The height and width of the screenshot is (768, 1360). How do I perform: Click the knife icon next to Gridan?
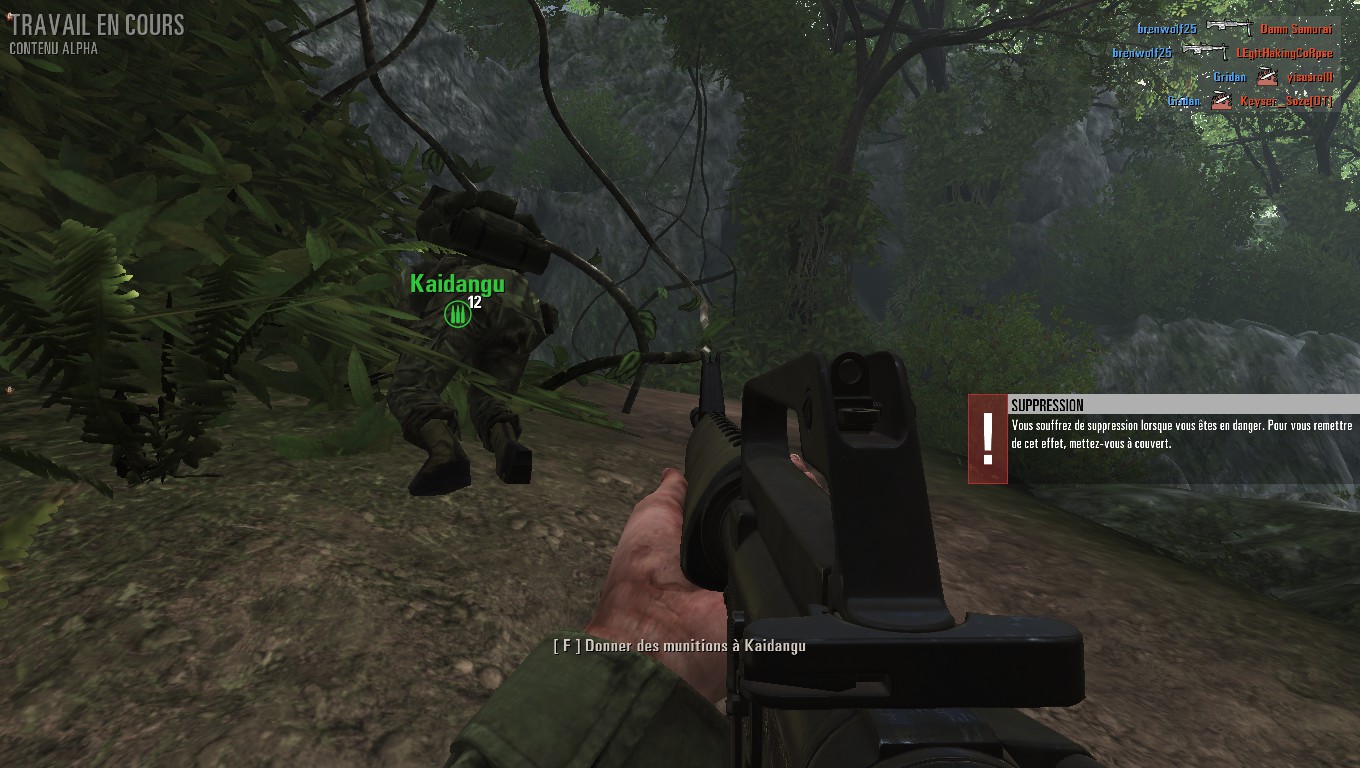1267,77
